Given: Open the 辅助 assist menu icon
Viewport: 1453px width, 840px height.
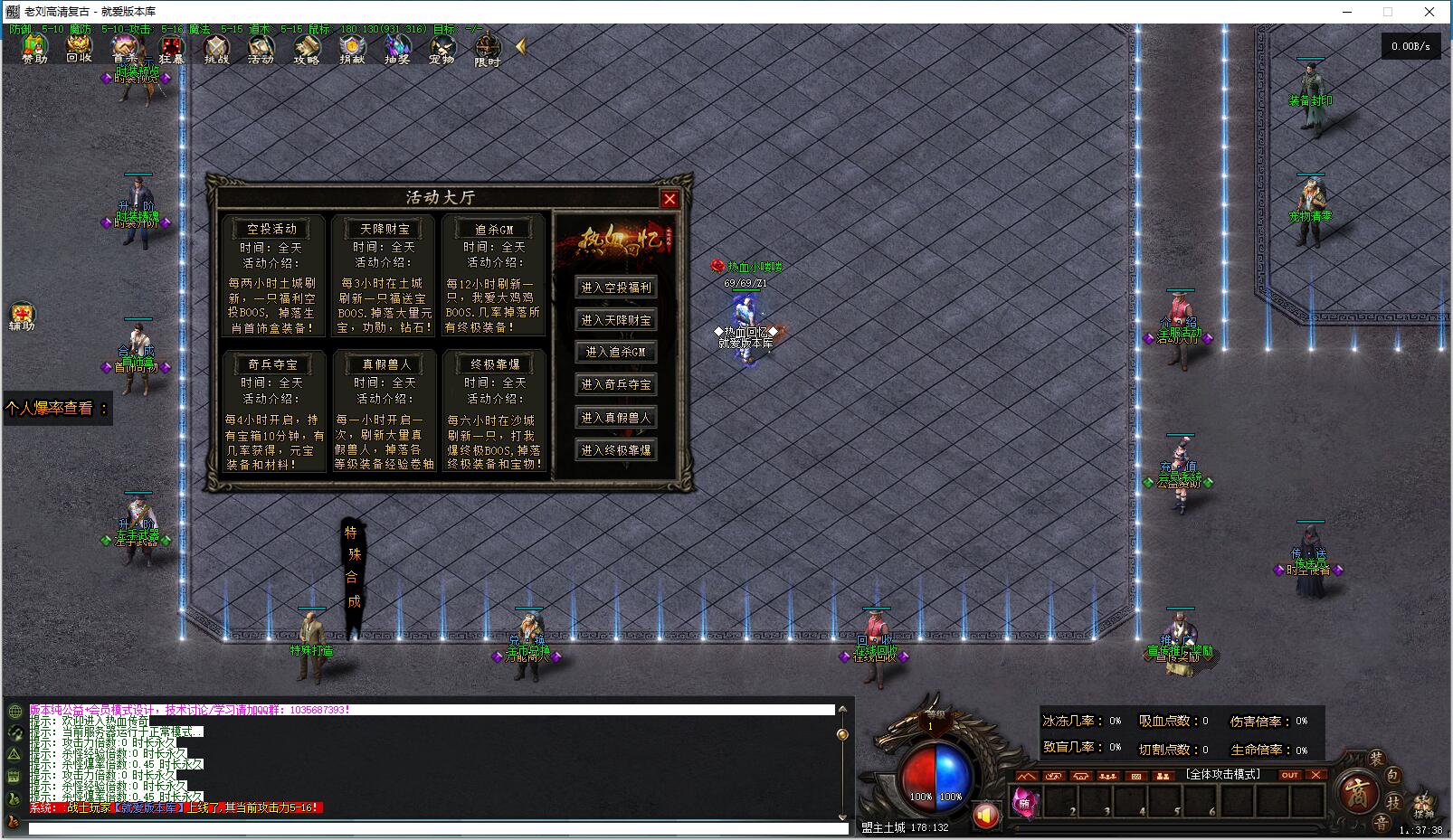Looking at the screenshot, I should click(x=21, y=316).
